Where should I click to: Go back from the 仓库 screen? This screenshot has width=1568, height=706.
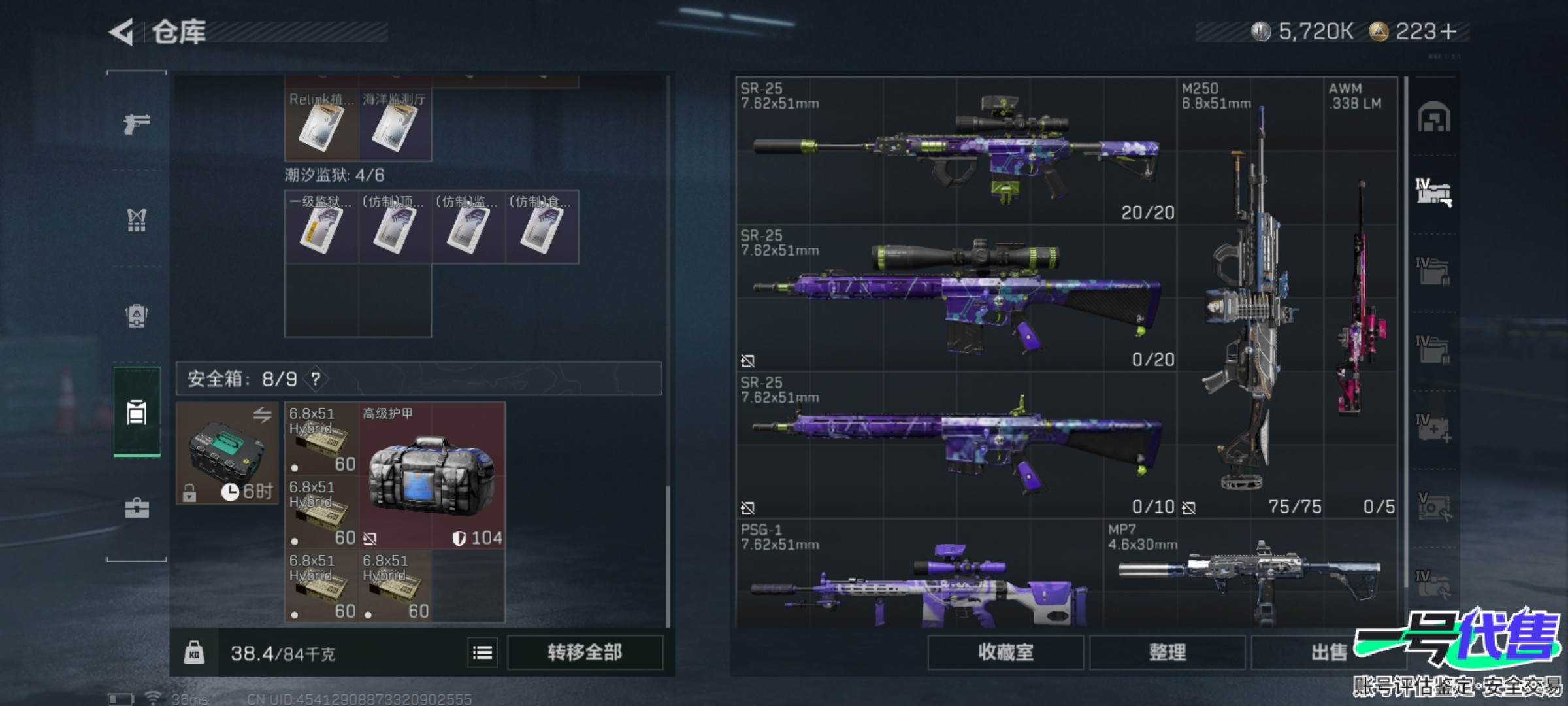122,32
